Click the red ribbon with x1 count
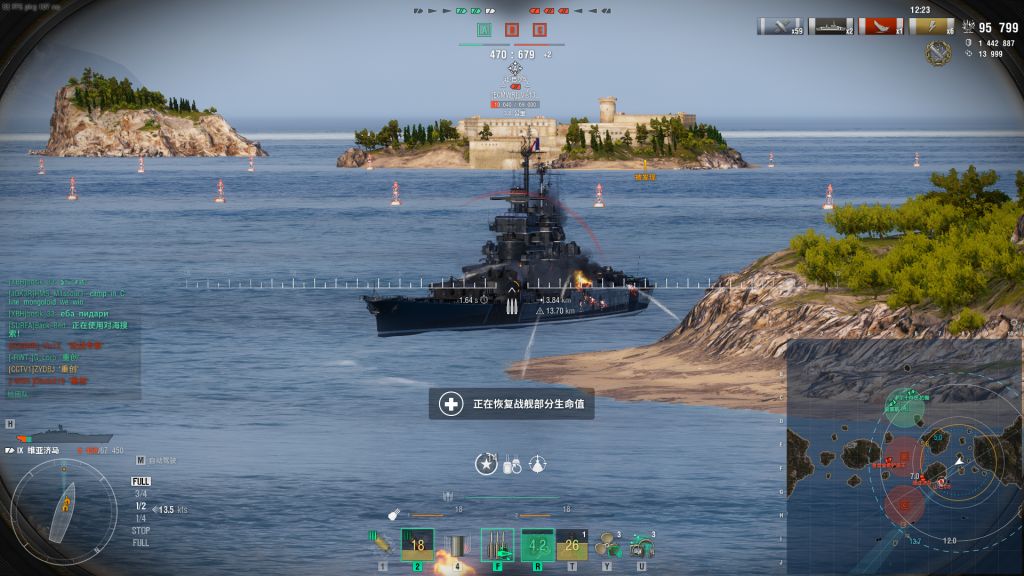The height and width of the screenshot is (576, 1024). pos(880,26)
